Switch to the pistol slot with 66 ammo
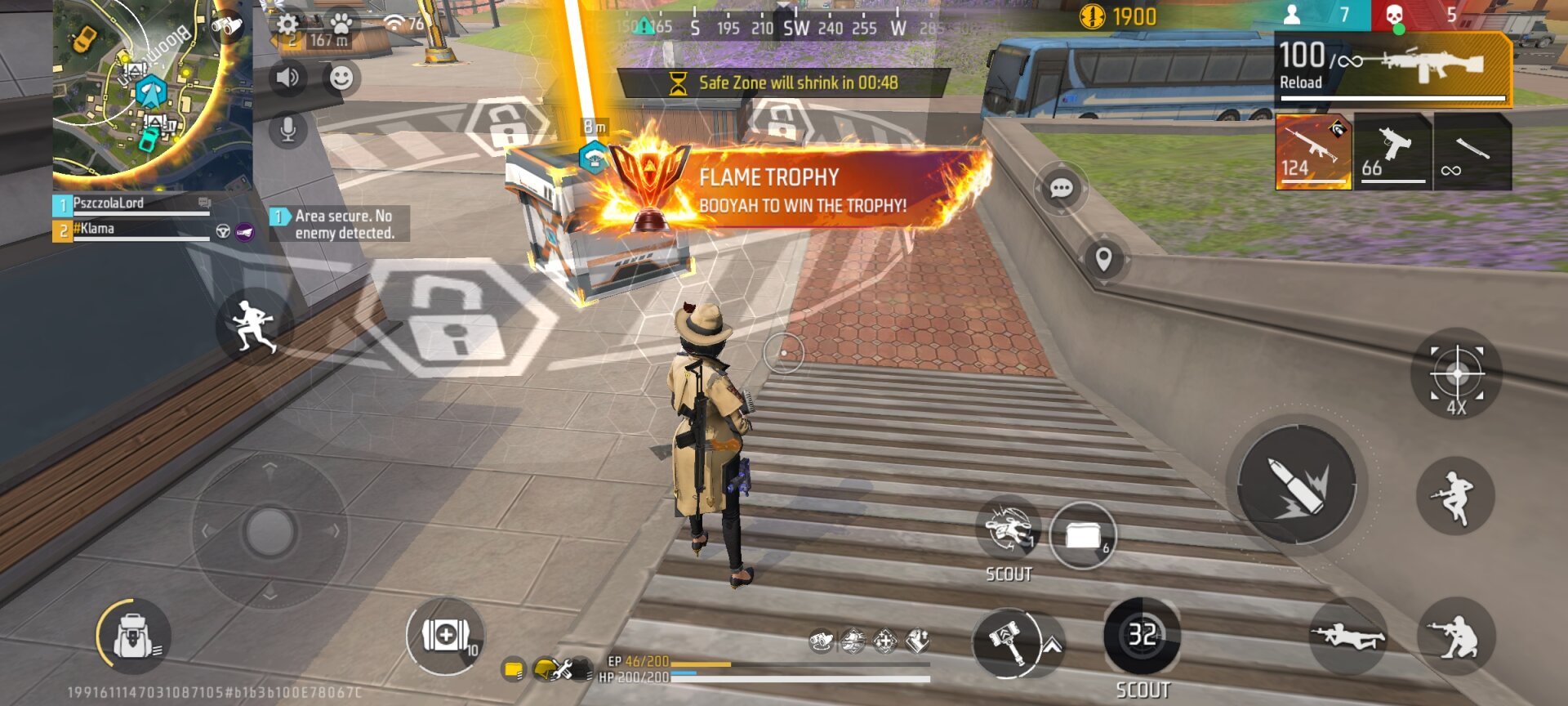This screenshot has width=1568, height=706. coord(1392,152)
